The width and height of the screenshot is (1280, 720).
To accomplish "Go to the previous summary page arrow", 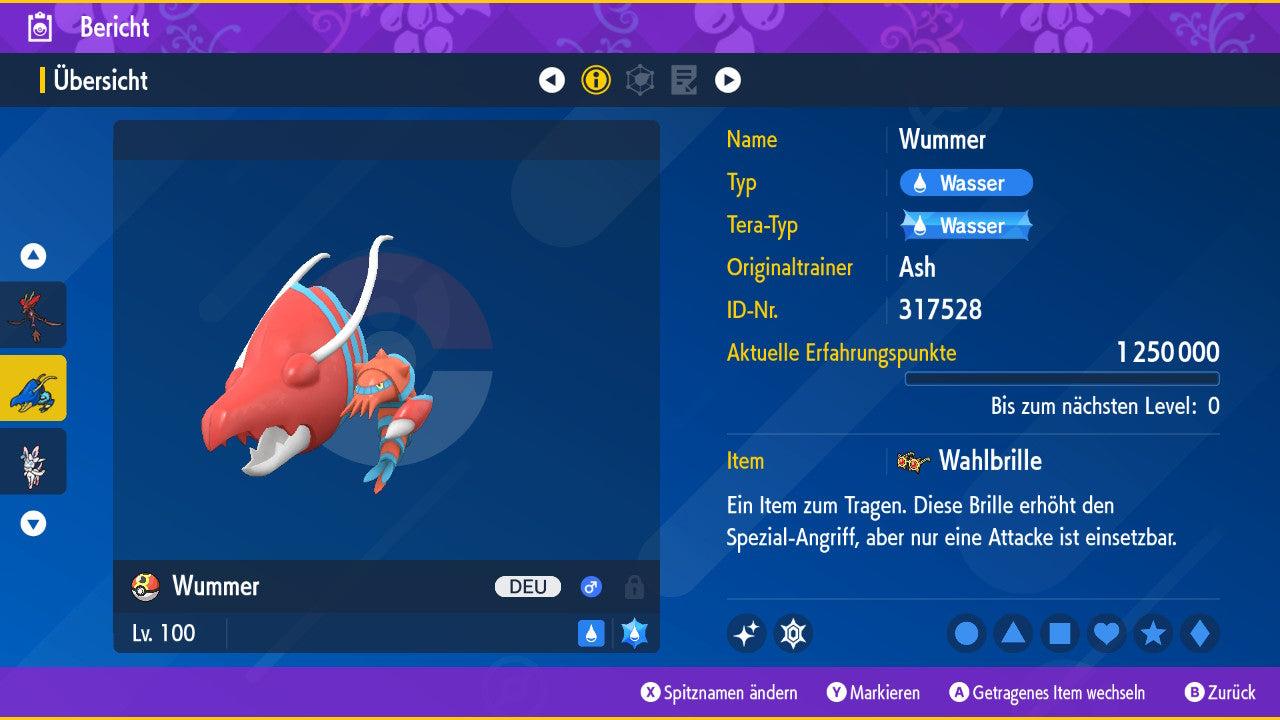I will click(x=552, y=80).
